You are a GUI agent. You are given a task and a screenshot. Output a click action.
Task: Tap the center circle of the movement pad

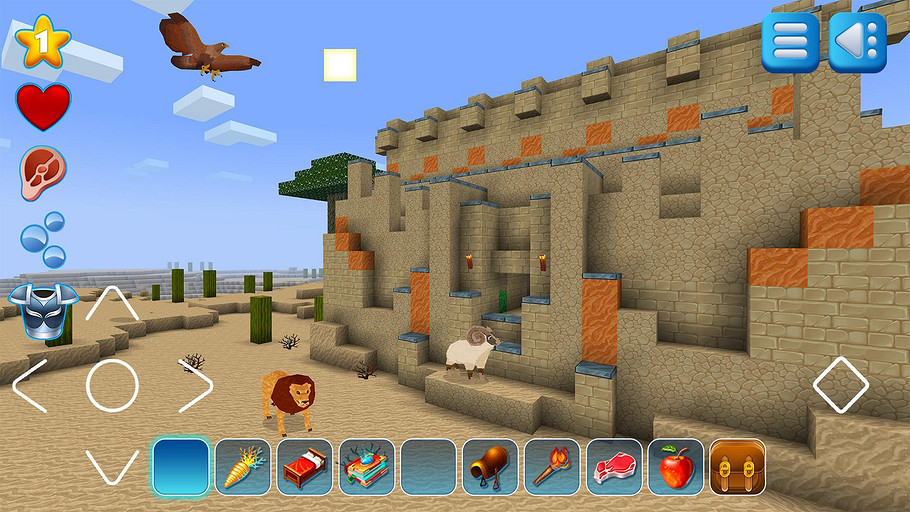click(x=111, y=385)
